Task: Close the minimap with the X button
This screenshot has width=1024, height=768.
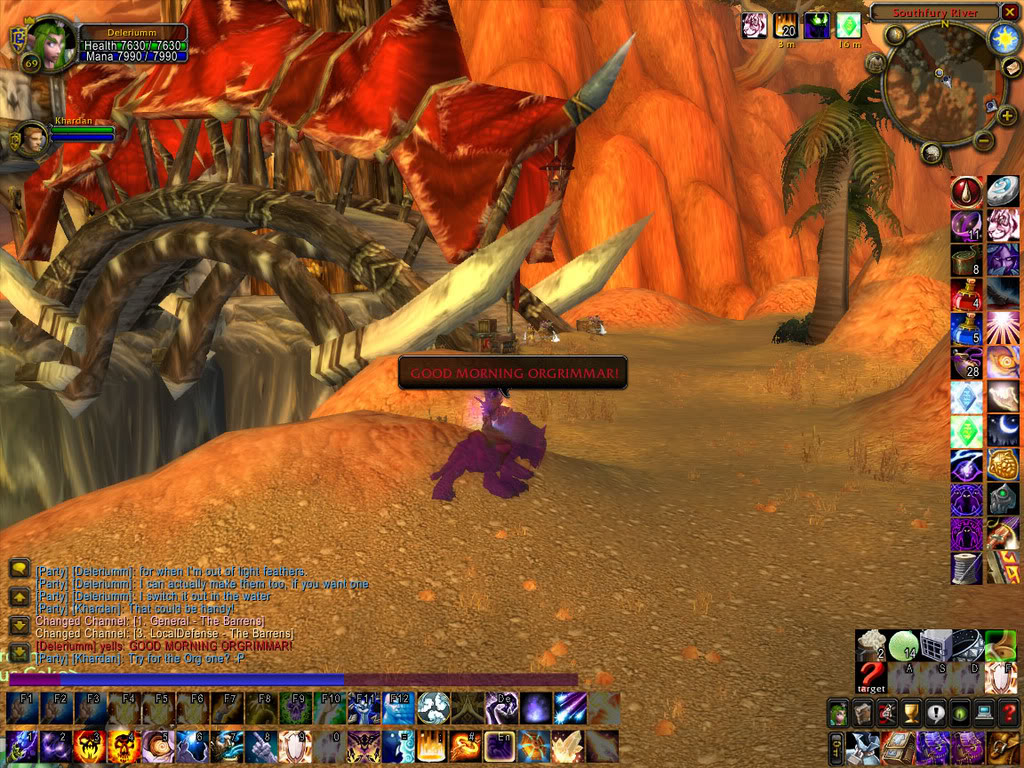Action: click(1010, 12)
